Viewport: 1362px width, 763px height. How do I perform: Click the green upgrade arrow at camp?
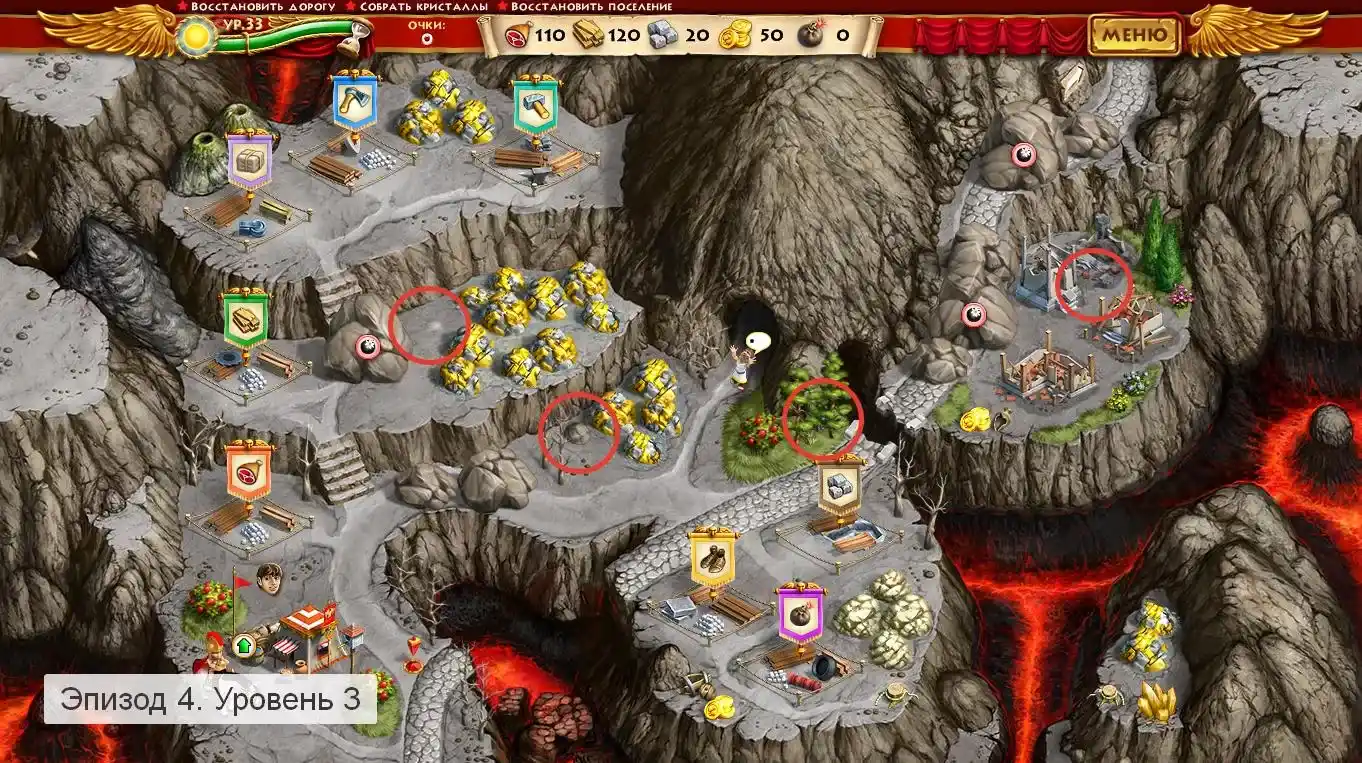click(x=242, y=645)
